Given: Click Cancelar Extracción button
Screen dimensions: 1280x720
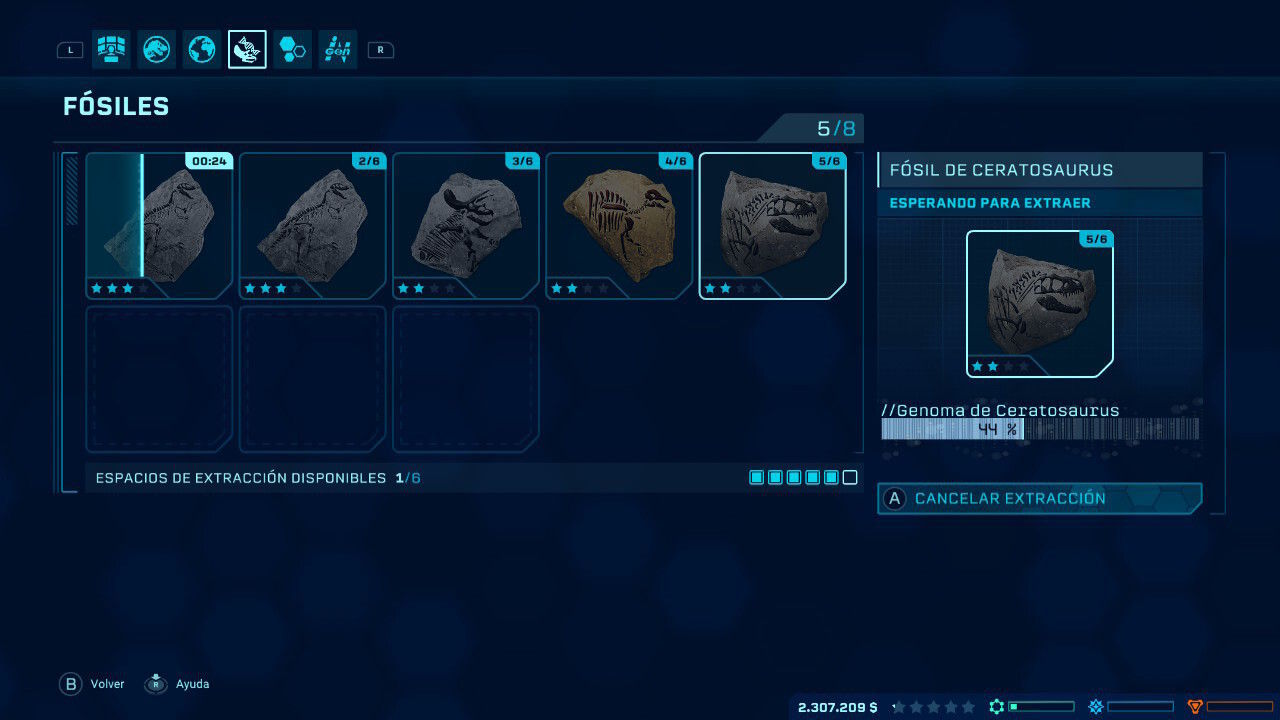Looking at the screenshot, I should coord(1040,498).
